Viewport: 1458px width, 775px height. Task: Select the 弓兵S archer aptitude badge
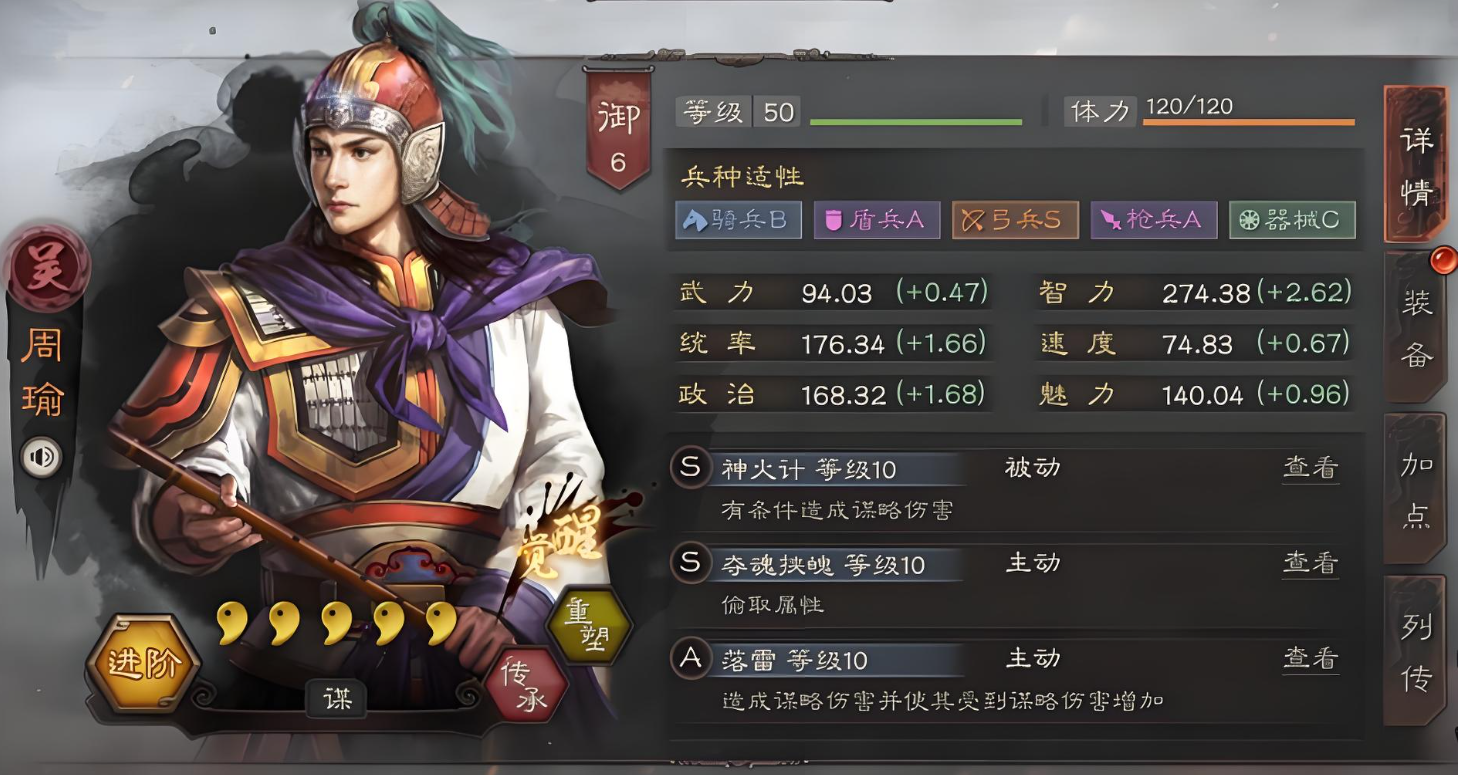tap(1015, 219)
